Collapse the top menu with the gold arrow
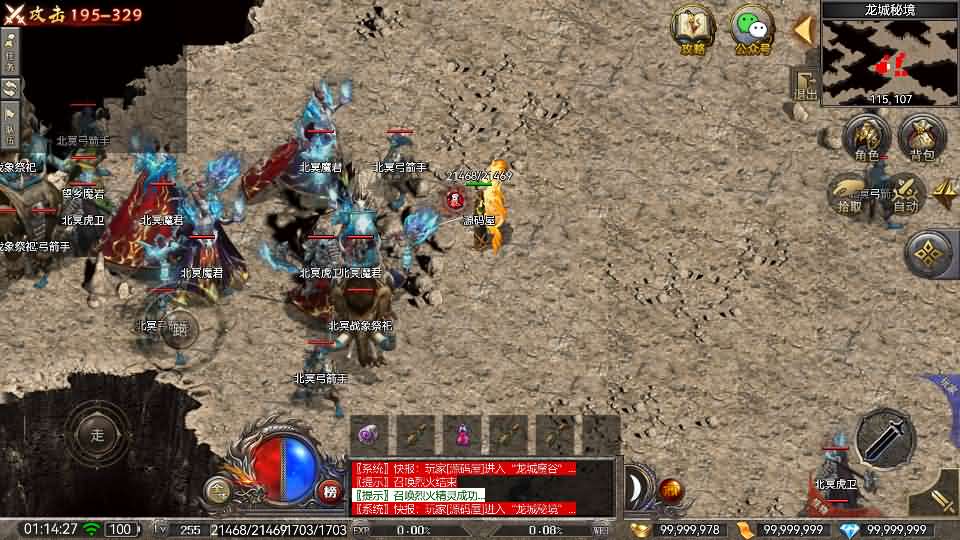Viewport: 960px width, 540px height. tap(802, 30)
